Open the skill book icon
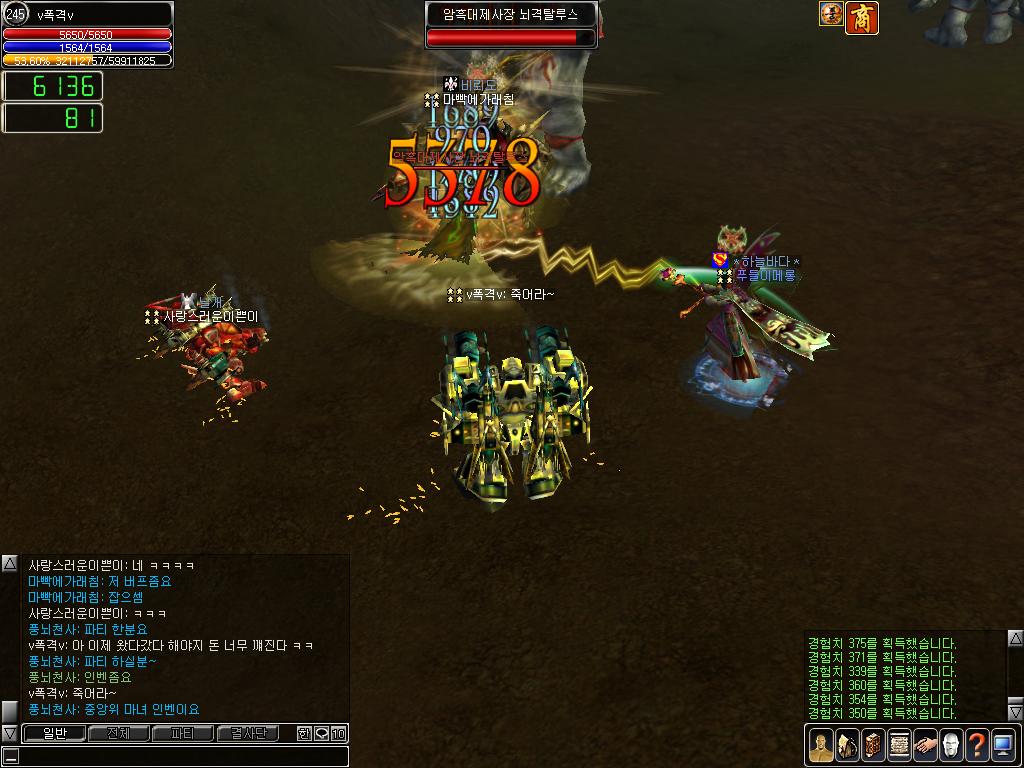The height and width of the screenshot is (768, 1024). [873, 745]
